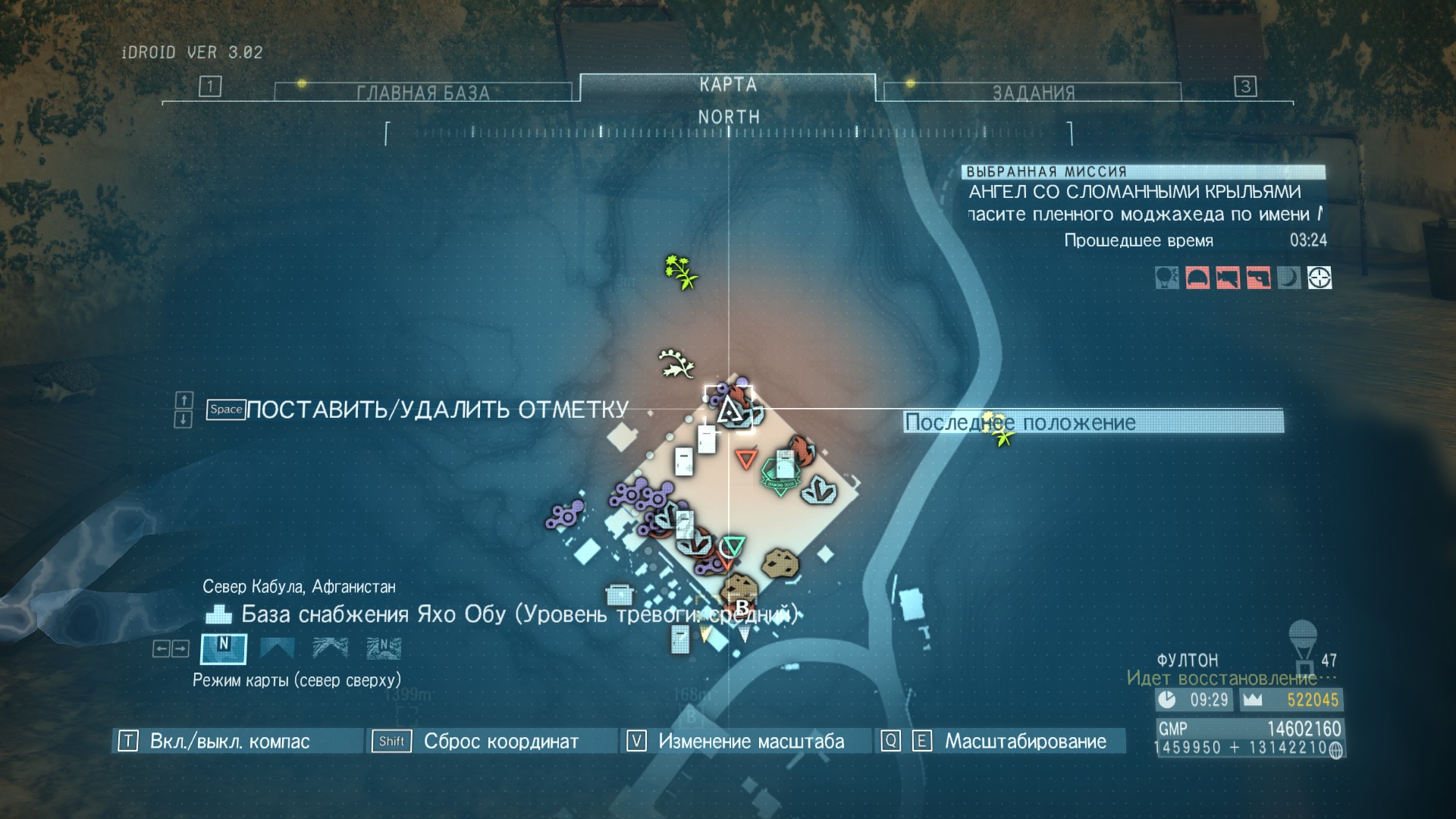1456x819 pixels.
Task: Click the Последнее положение label
Action: (1093, 422)
